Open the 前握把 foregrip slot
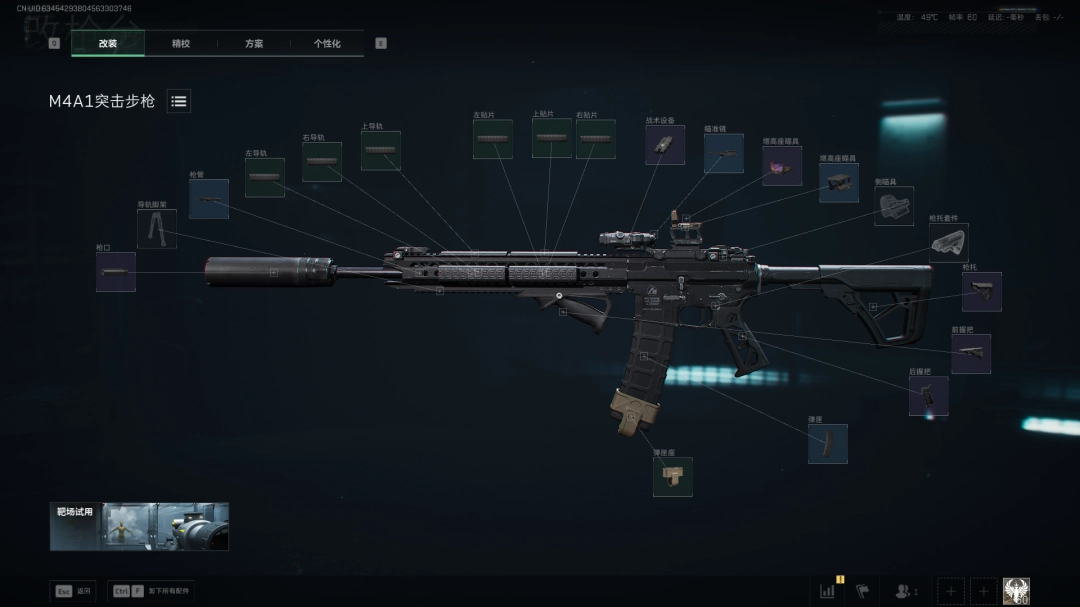1080x607 pixels. tap(970, 353)
